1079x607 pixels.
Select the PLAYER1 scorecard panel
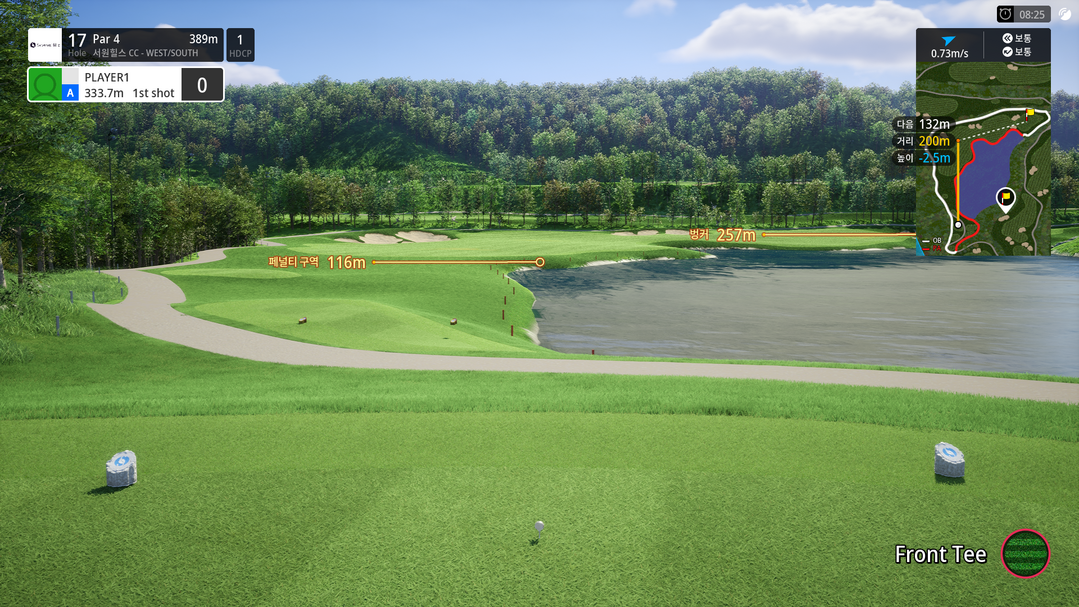(x=125, y=85)
